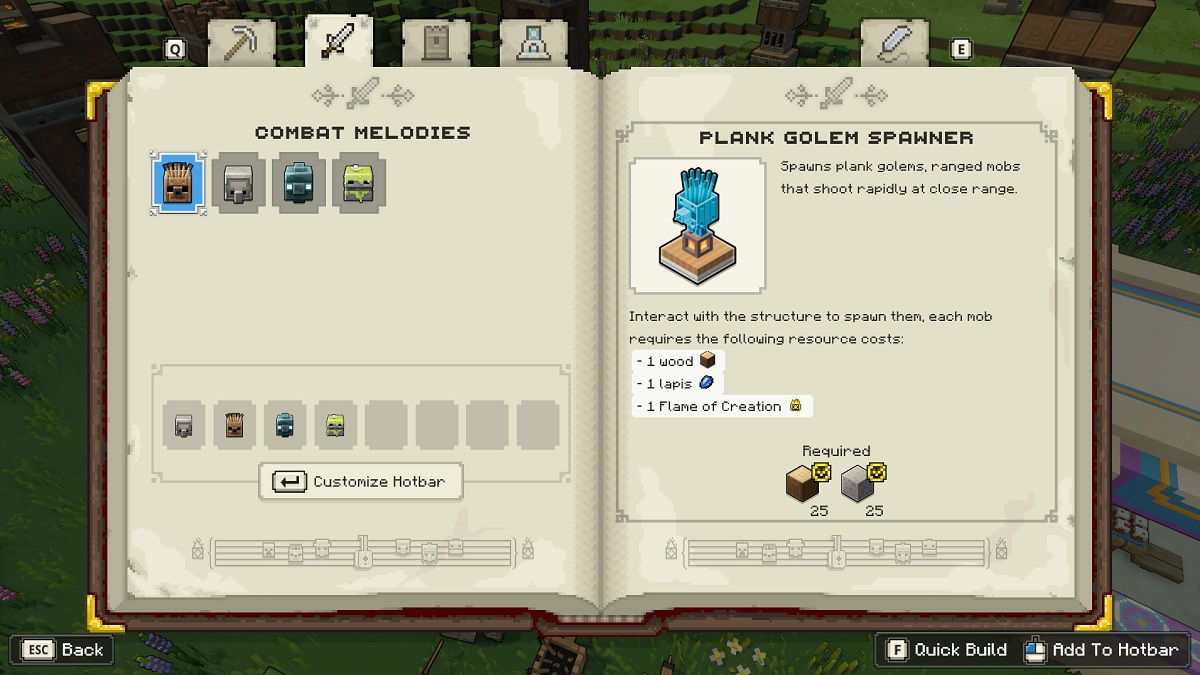Screen dimensions: 1200x675
Task: Select the sword combat tab
Action: pos(339,42)
